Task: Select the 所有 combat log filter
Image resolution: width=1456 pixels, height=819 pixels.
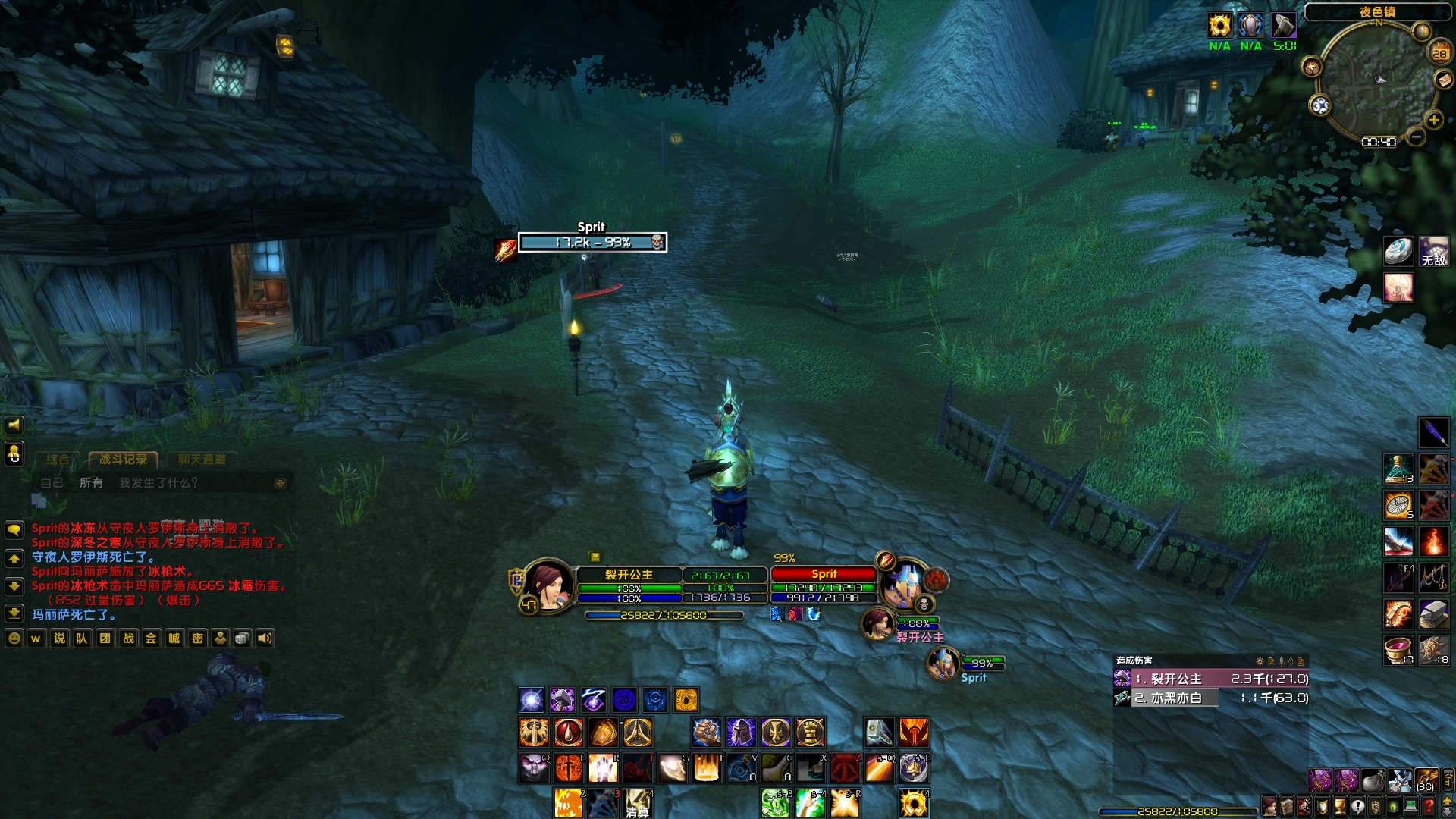Action: tap(91, 483)
